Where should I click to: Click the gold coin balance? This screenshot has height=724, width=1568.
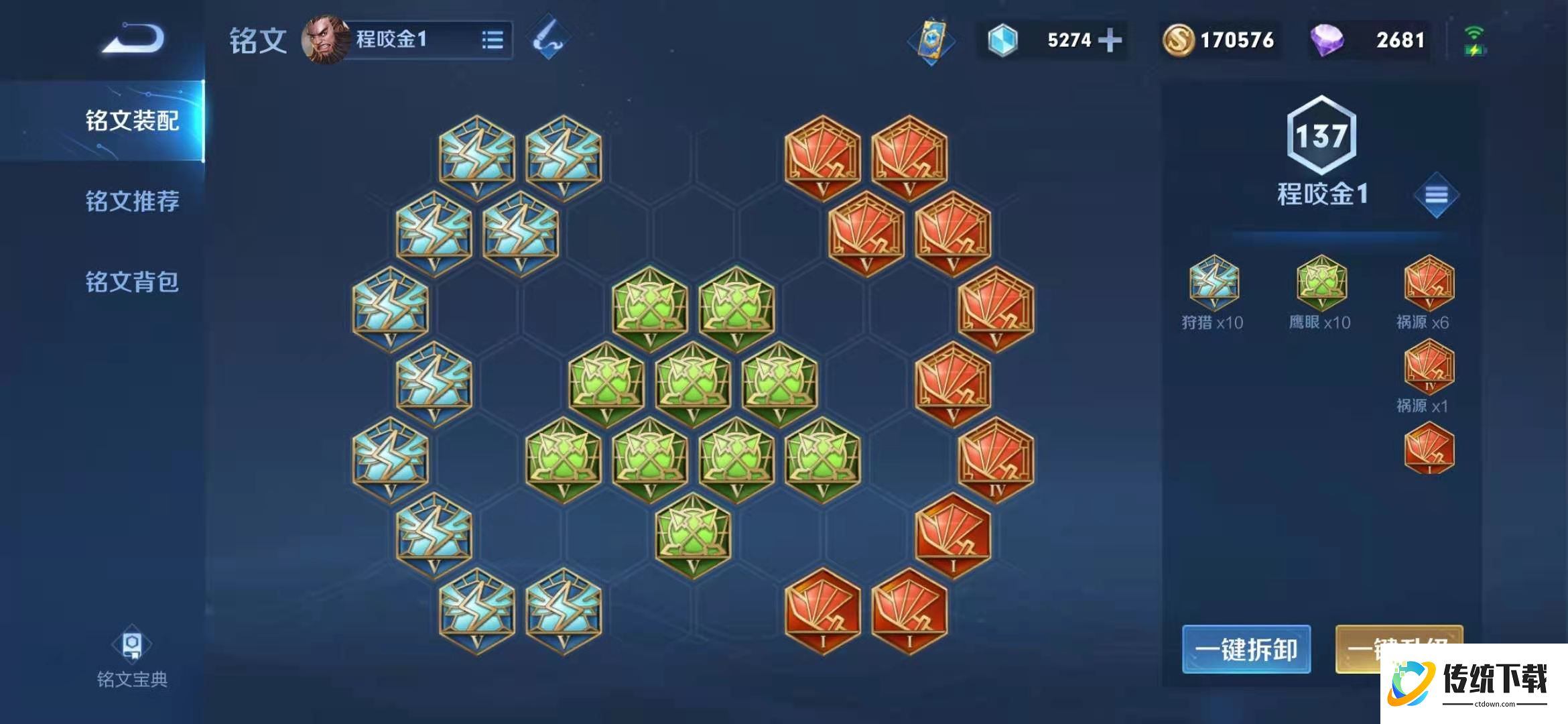pos(1220,40)
